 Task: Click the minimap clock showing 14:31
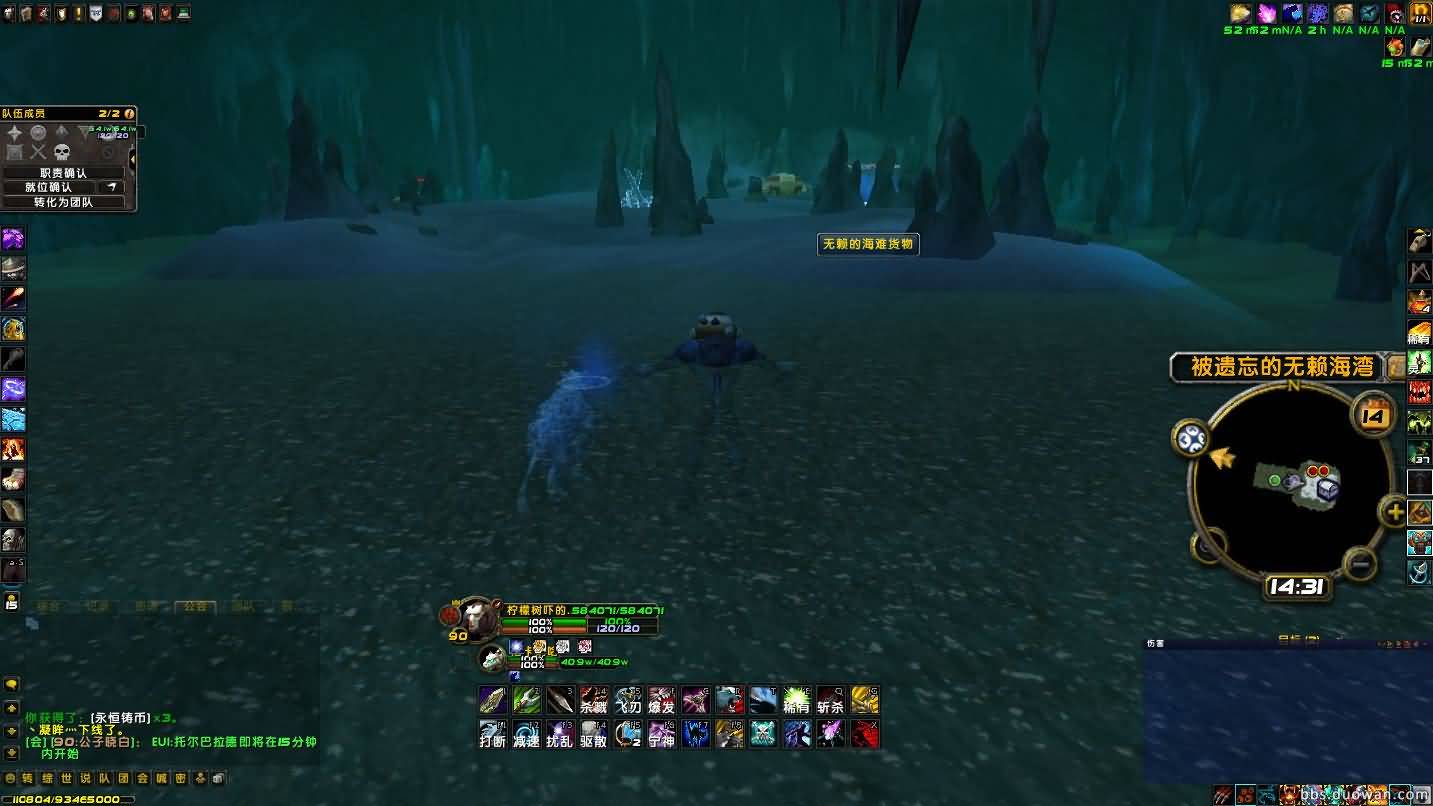click(x=1296, y=587)
